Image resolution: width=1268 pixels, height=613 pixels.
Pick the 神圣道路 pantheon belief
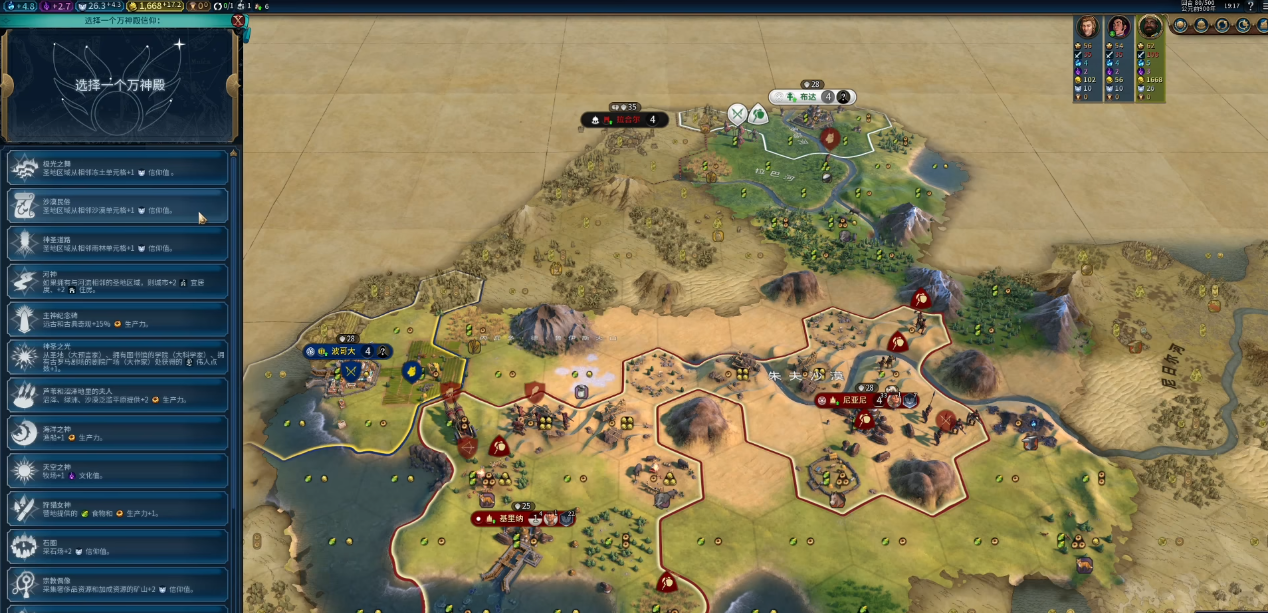coord(118,244)
